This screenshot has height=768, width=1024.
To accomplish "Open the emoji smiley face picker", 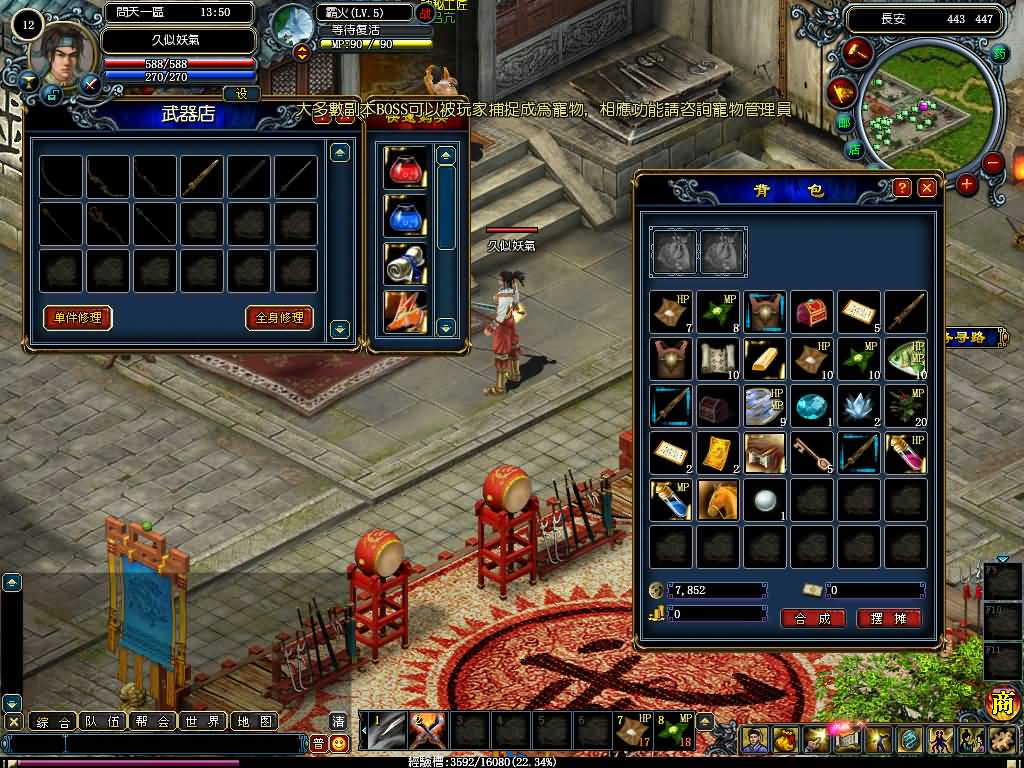I will coord(339,743).
